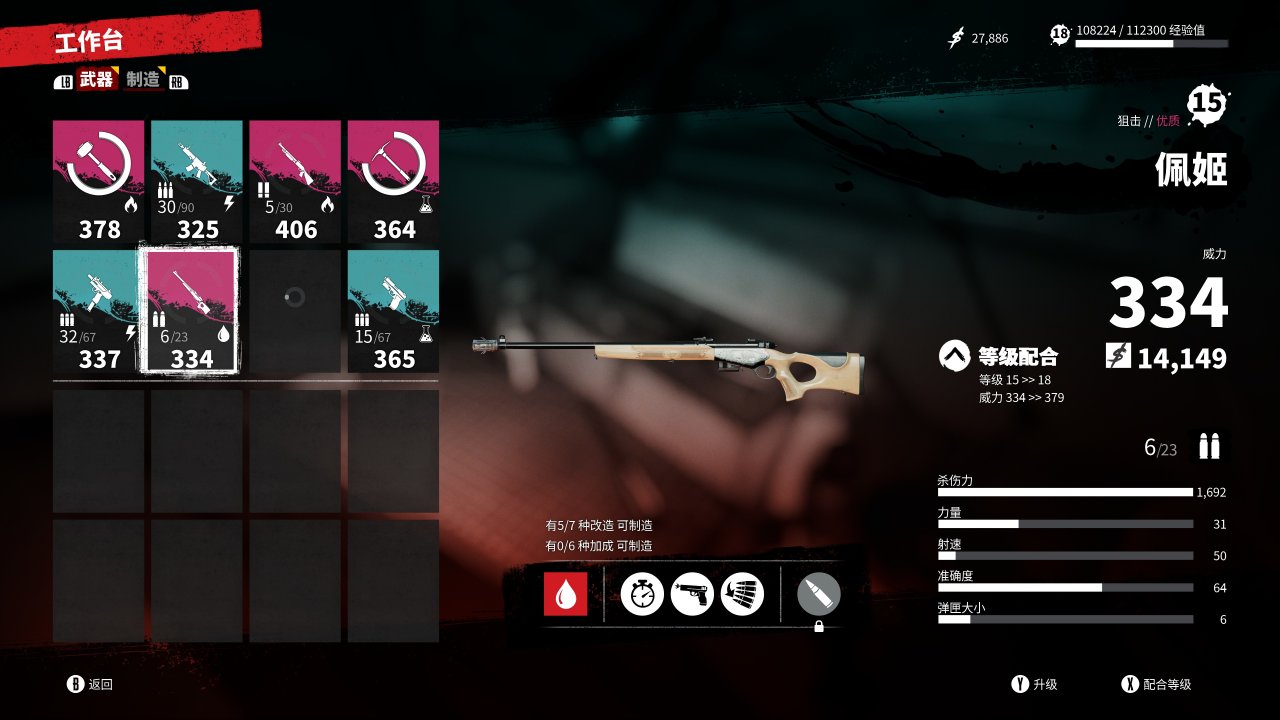
Task: Select the hammer weapon card rated 378
Action: (x=99, y=182)
